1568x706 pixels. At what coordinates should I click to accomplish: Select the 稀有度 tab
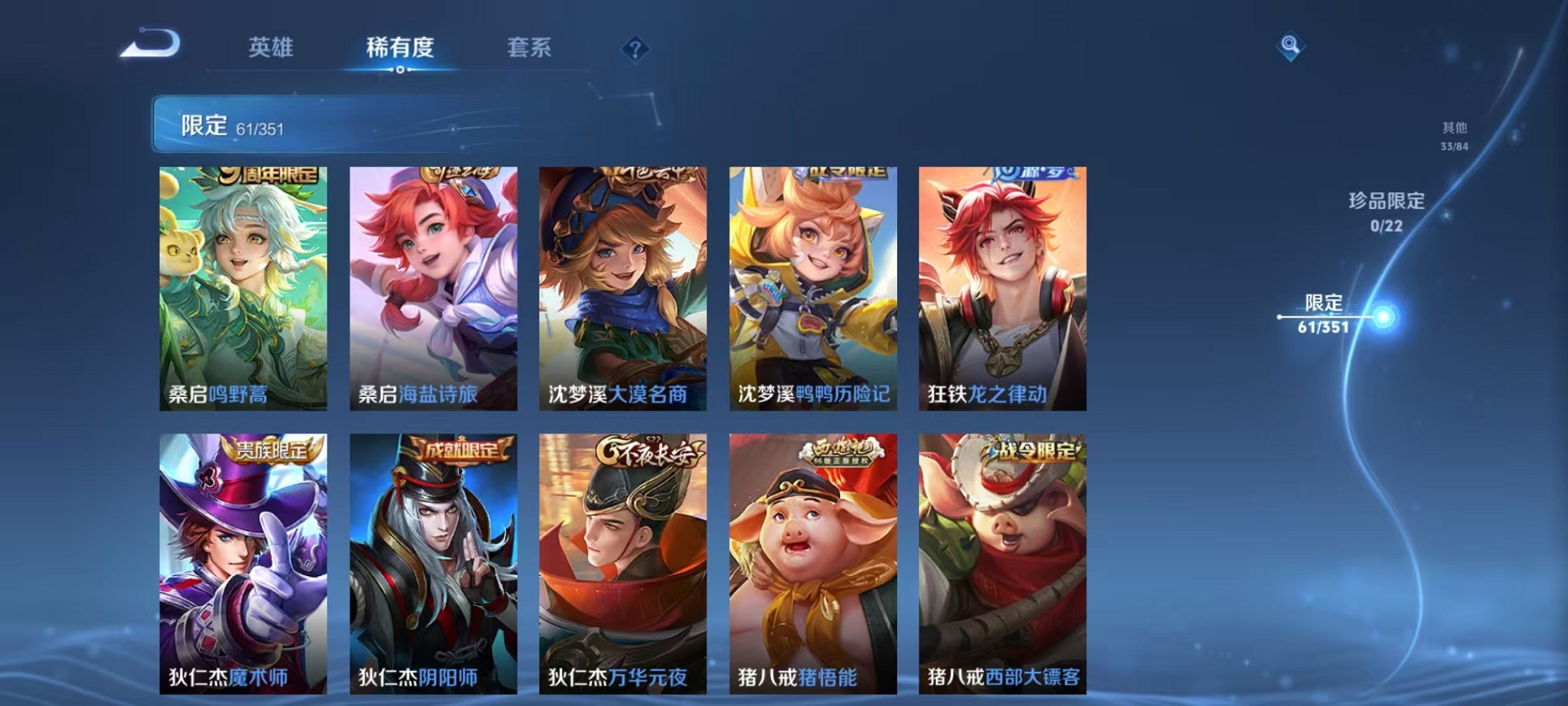click(399, 48)
